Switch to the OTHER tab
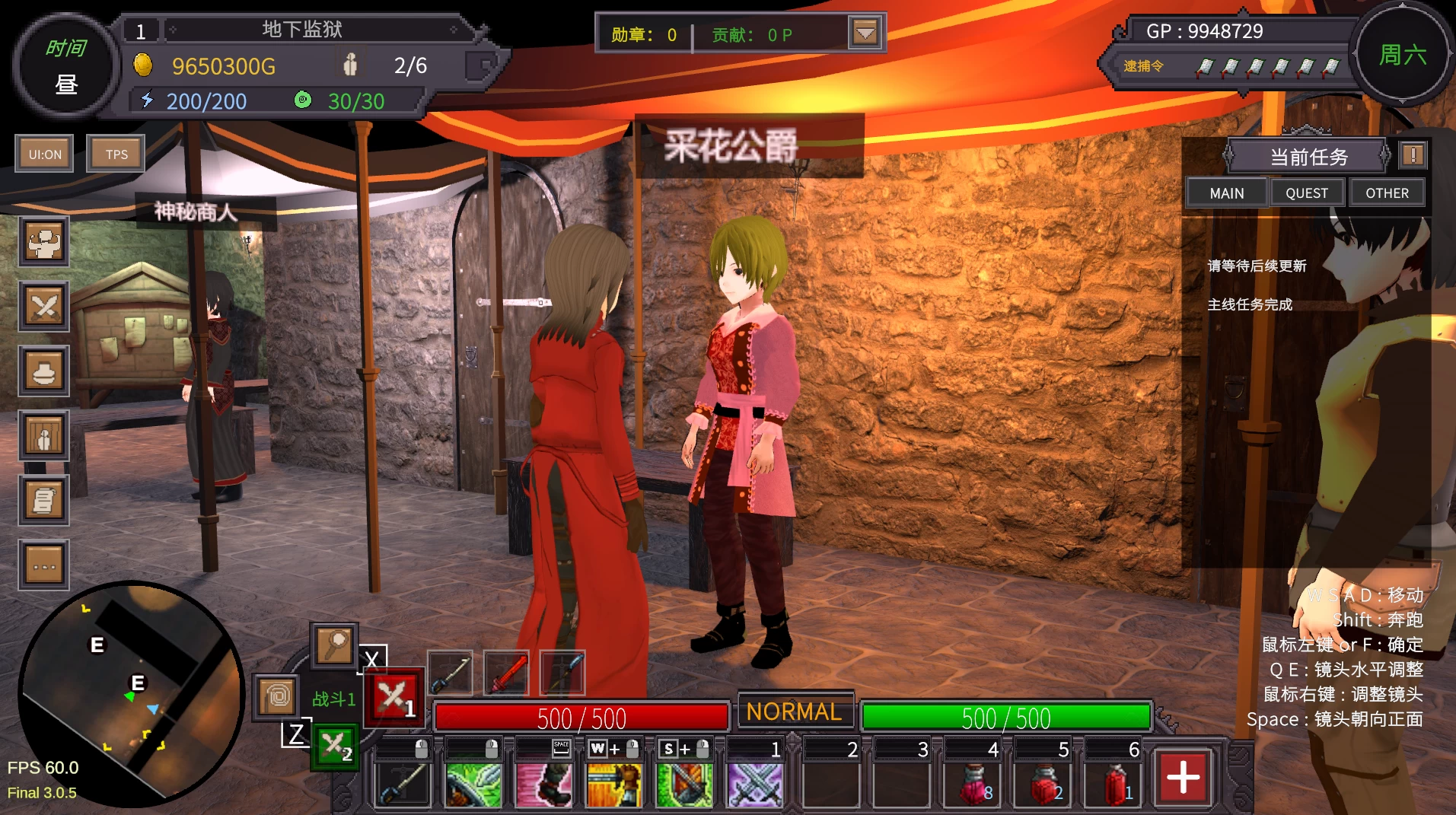This screenshot has height=815, width=1456. [1386, 193]
